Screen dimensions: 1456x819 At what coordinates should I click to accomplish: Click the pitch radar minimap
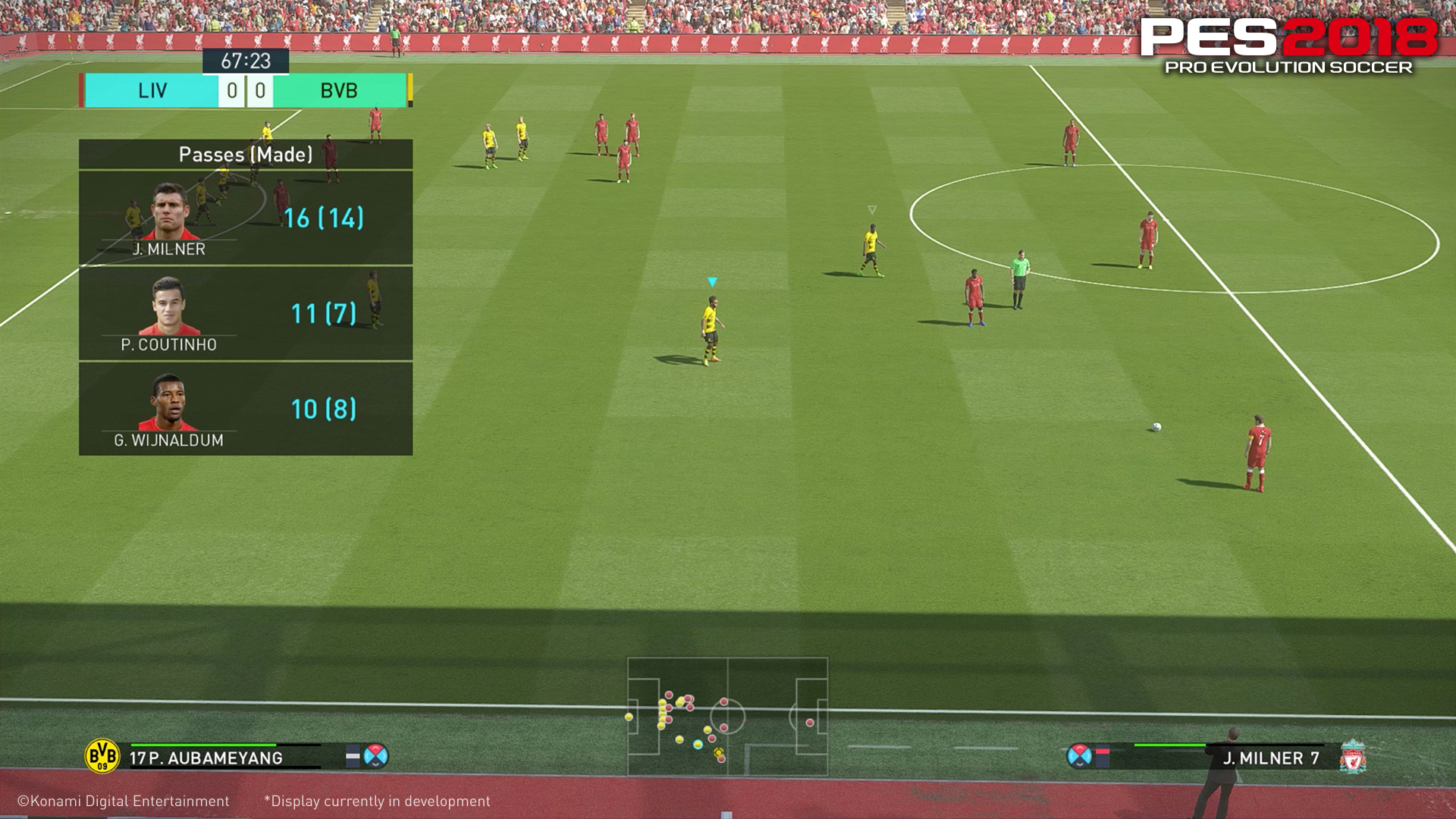tap(727, 716)
